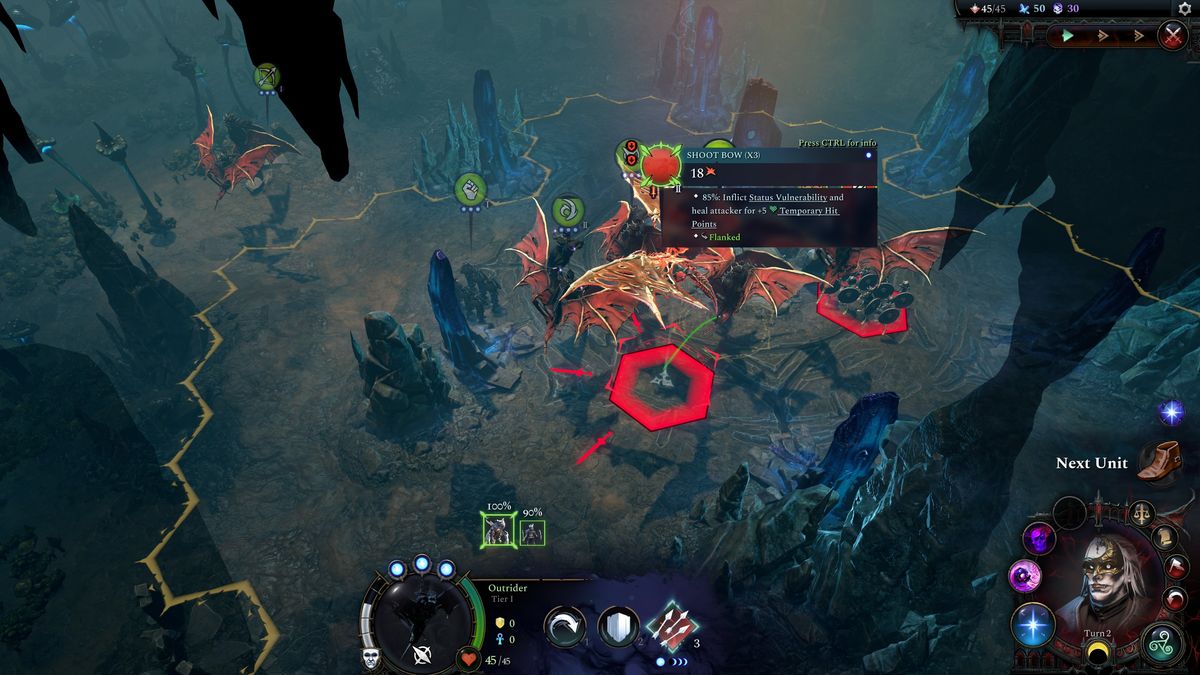Screen dimensions: 1200x675
Task: Select the 90% hit chance unit thumbnail
Action: 532,533
